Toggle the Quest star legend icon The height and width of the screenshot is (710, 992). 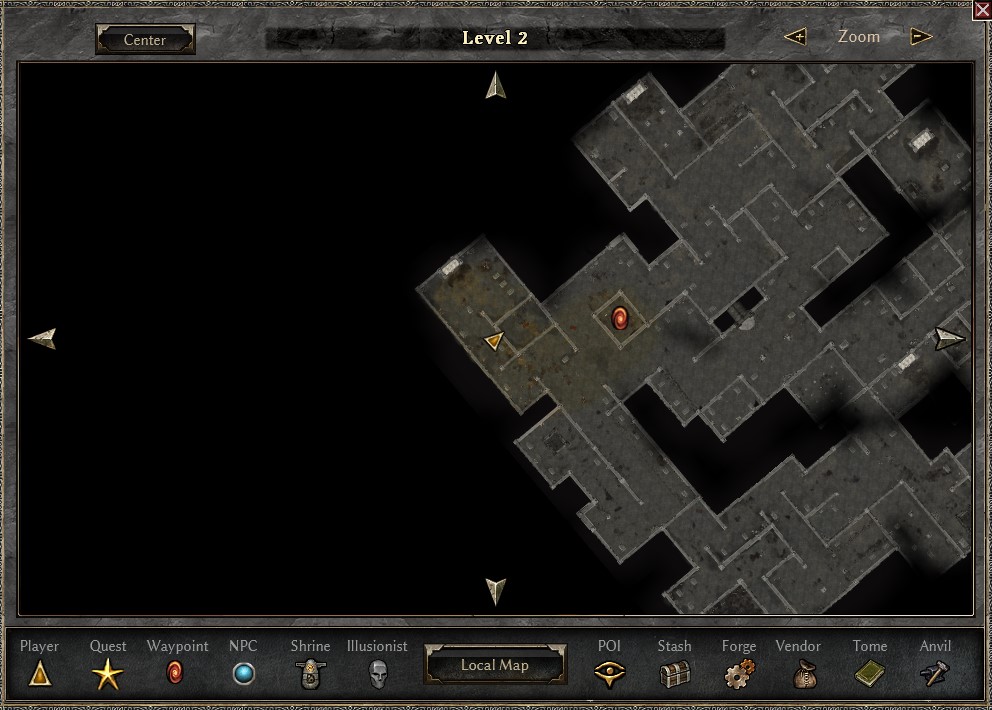tap(108, 675)
